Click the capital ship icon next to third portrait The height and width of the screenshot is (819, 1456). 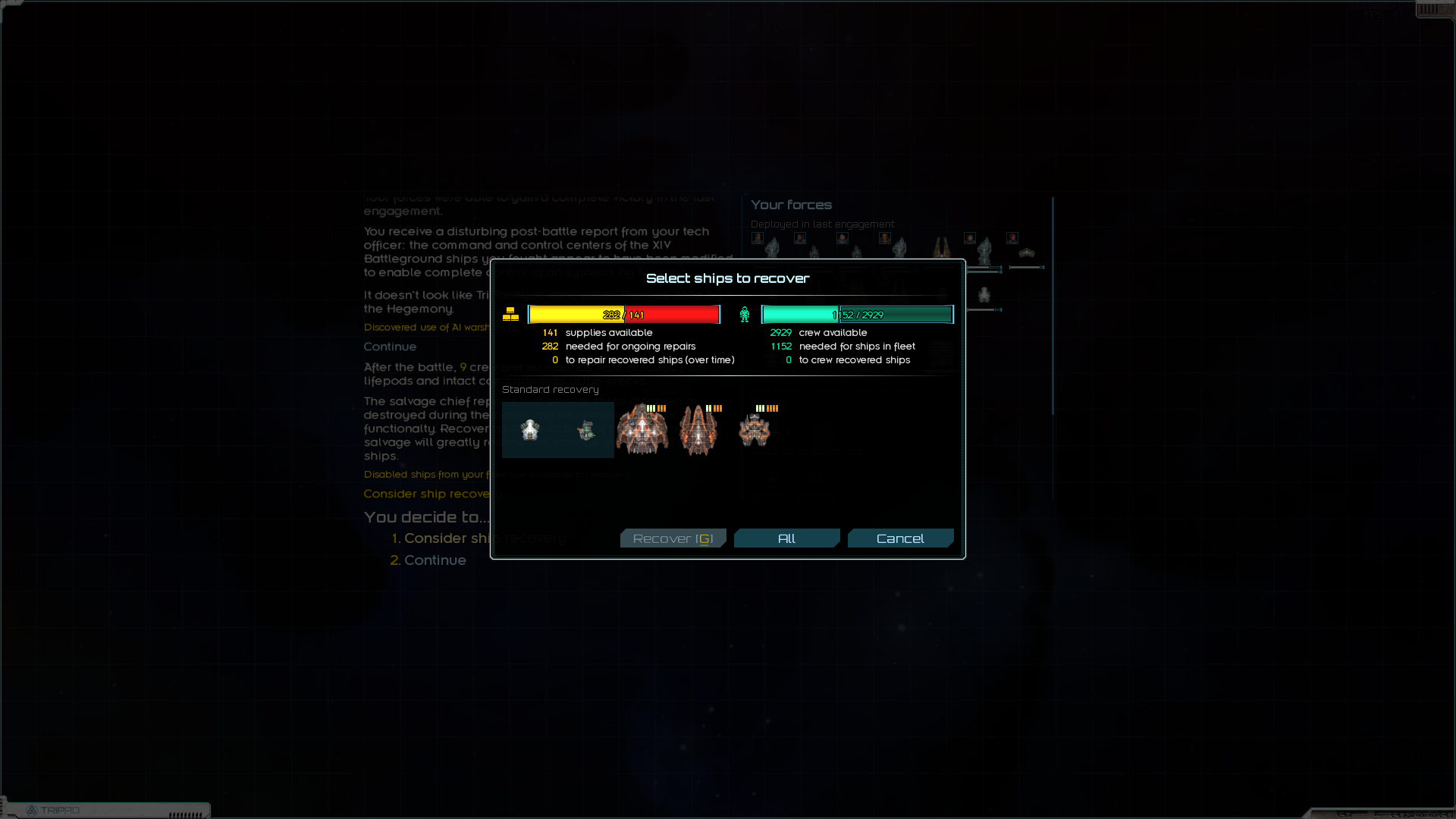[858, 252]
